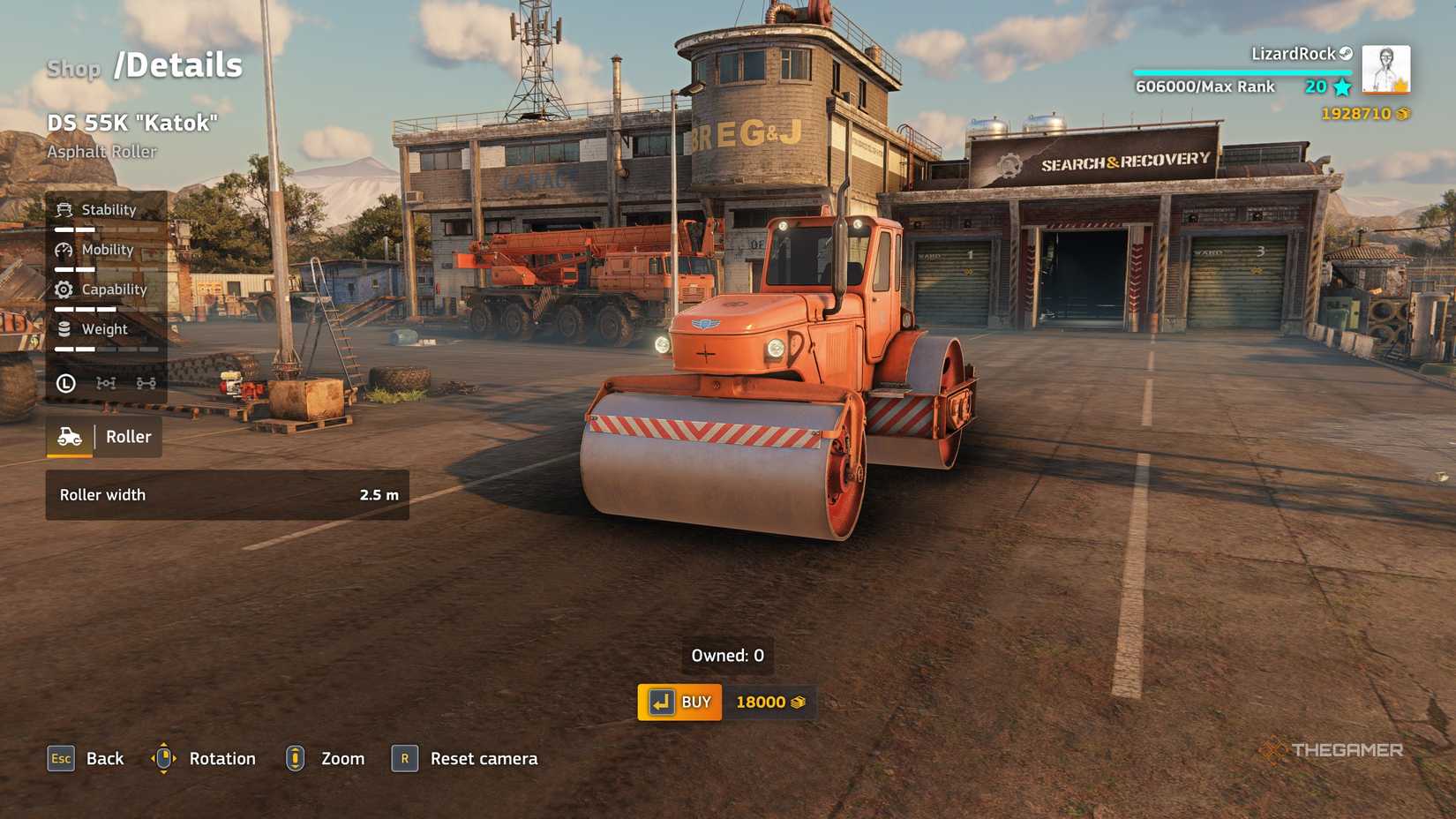Click the clock icon below Weight

pos(66,383)
